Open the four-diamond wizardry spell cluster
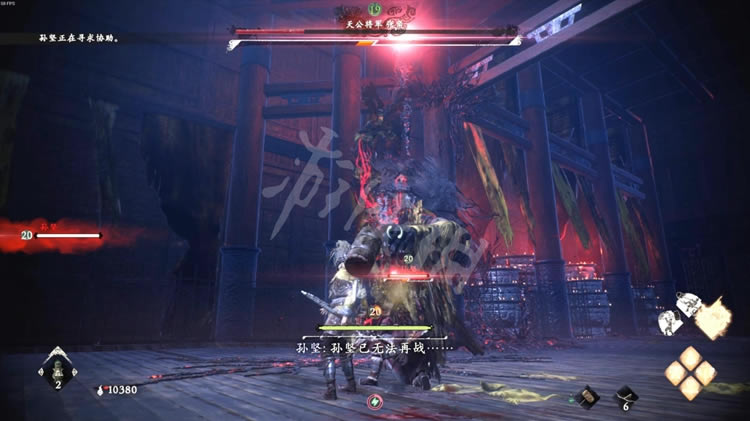This screenshot has width=750, height=421. pyautogui.click(x=691, y=372)
